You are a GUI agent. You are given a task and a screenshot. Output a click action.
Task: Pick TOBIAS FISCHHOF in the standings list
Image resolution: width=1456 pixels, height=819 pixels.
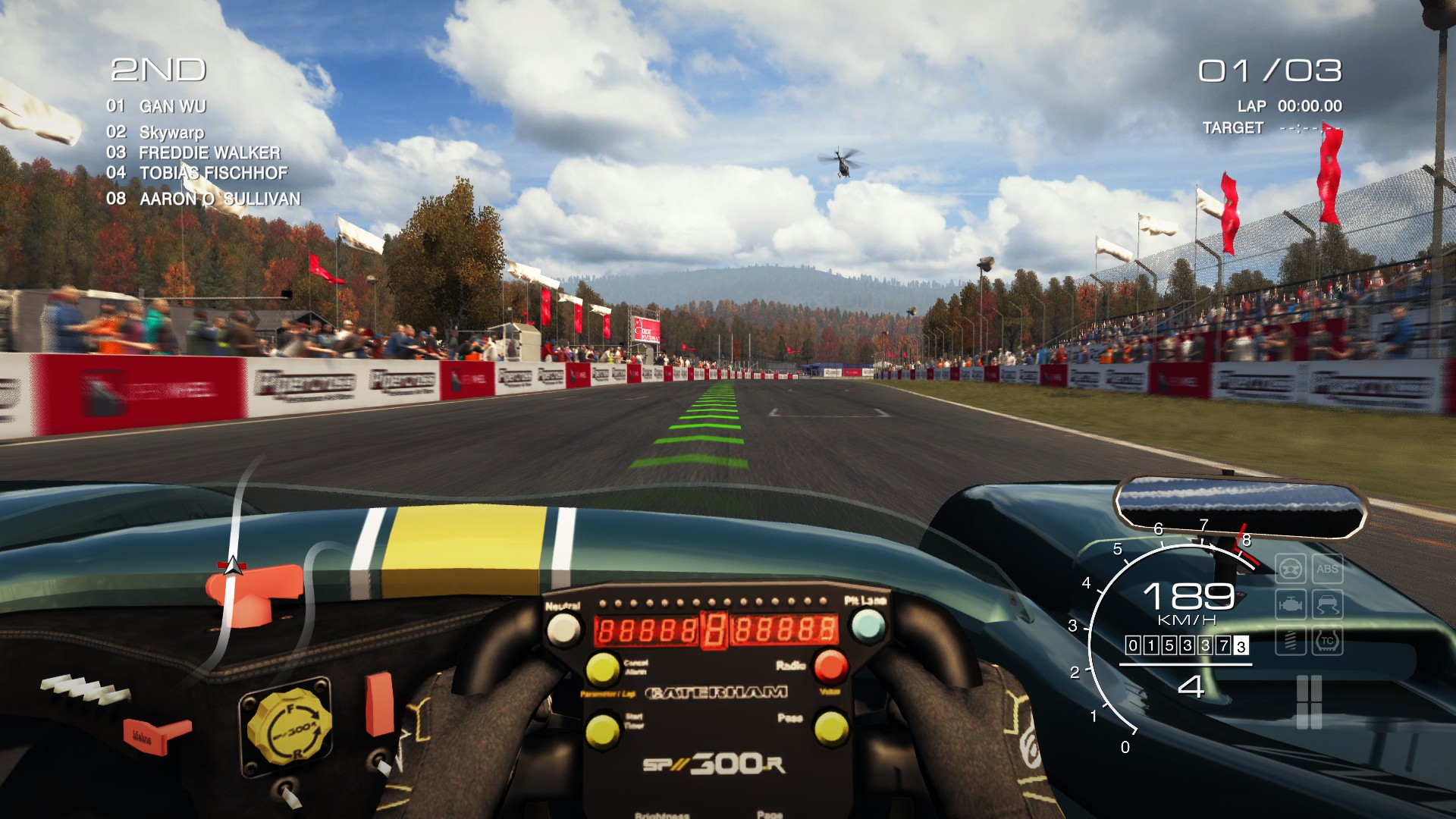[x=213, y=173]
